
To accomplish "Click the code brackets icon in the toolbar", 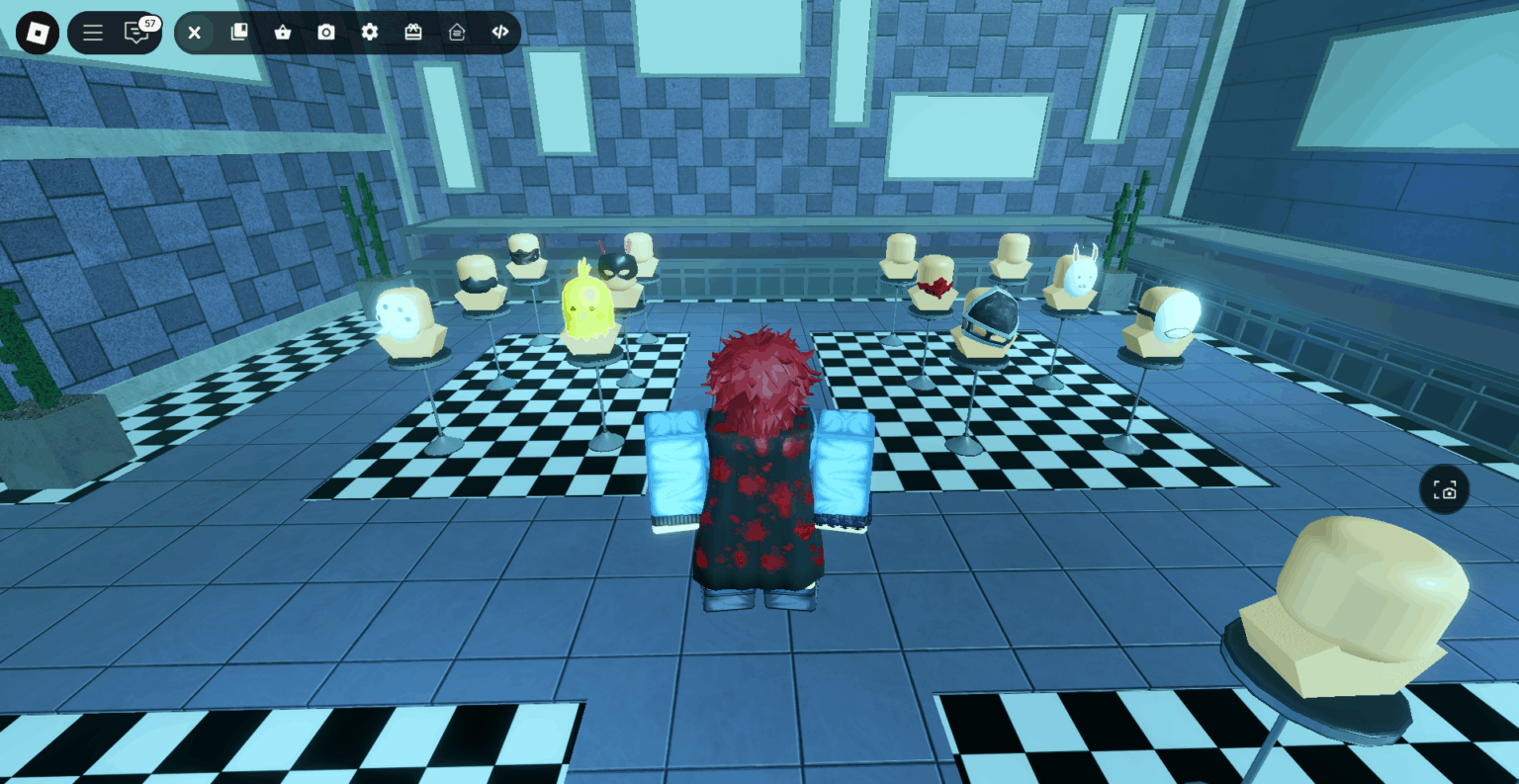I will tap(499, 32).
